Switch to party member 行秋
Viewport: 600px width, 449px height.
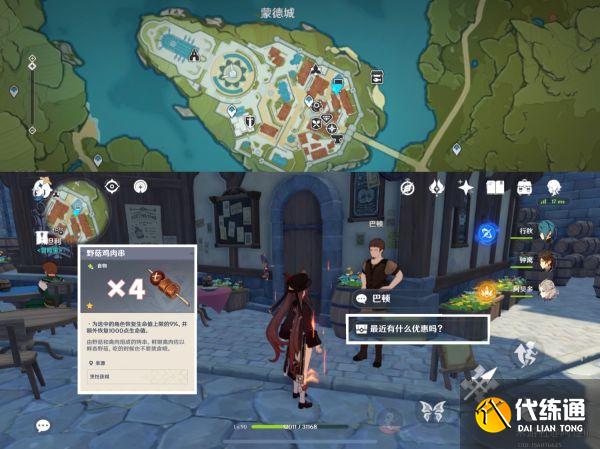tap(547, 231)
